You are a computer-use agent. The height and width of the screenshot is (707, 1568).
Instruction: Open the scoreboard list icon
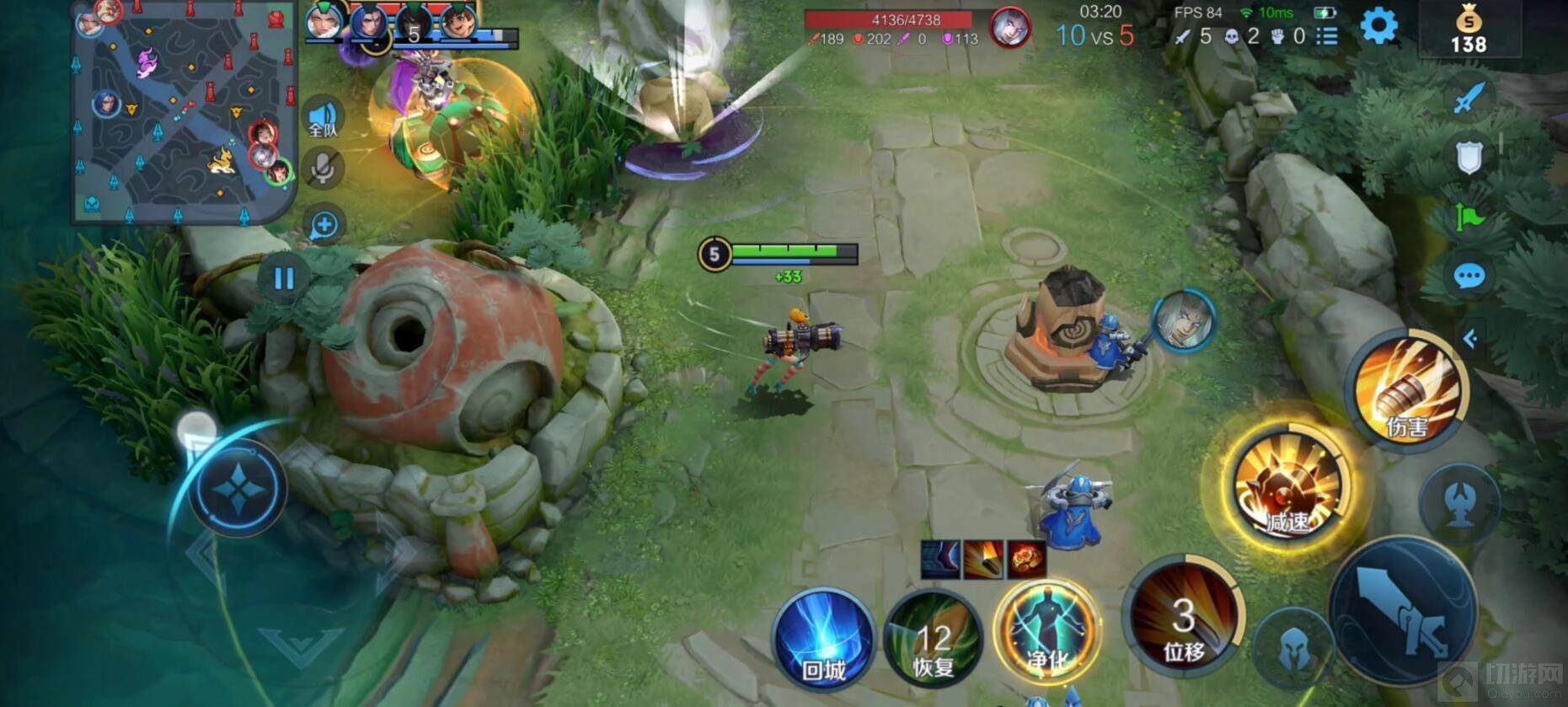pos(1327,36)
